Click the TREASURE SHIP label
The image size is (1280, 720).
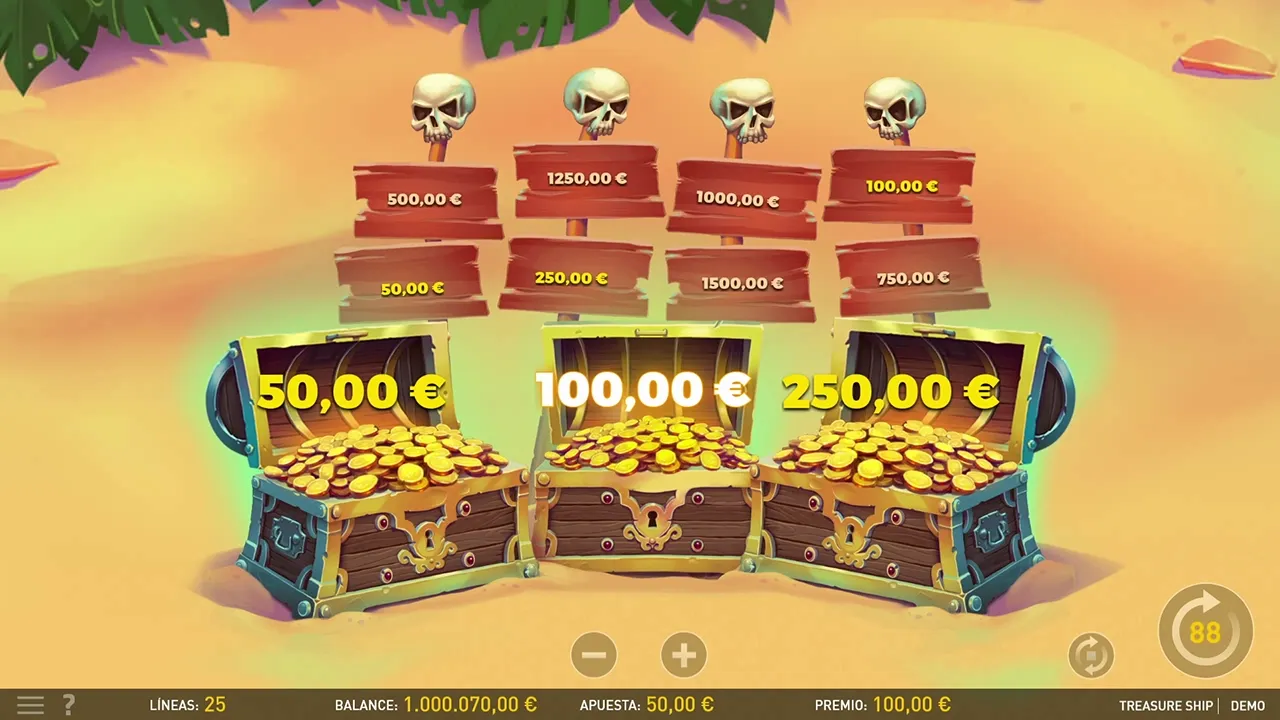pyautogui.click(x=1166, y=705)
